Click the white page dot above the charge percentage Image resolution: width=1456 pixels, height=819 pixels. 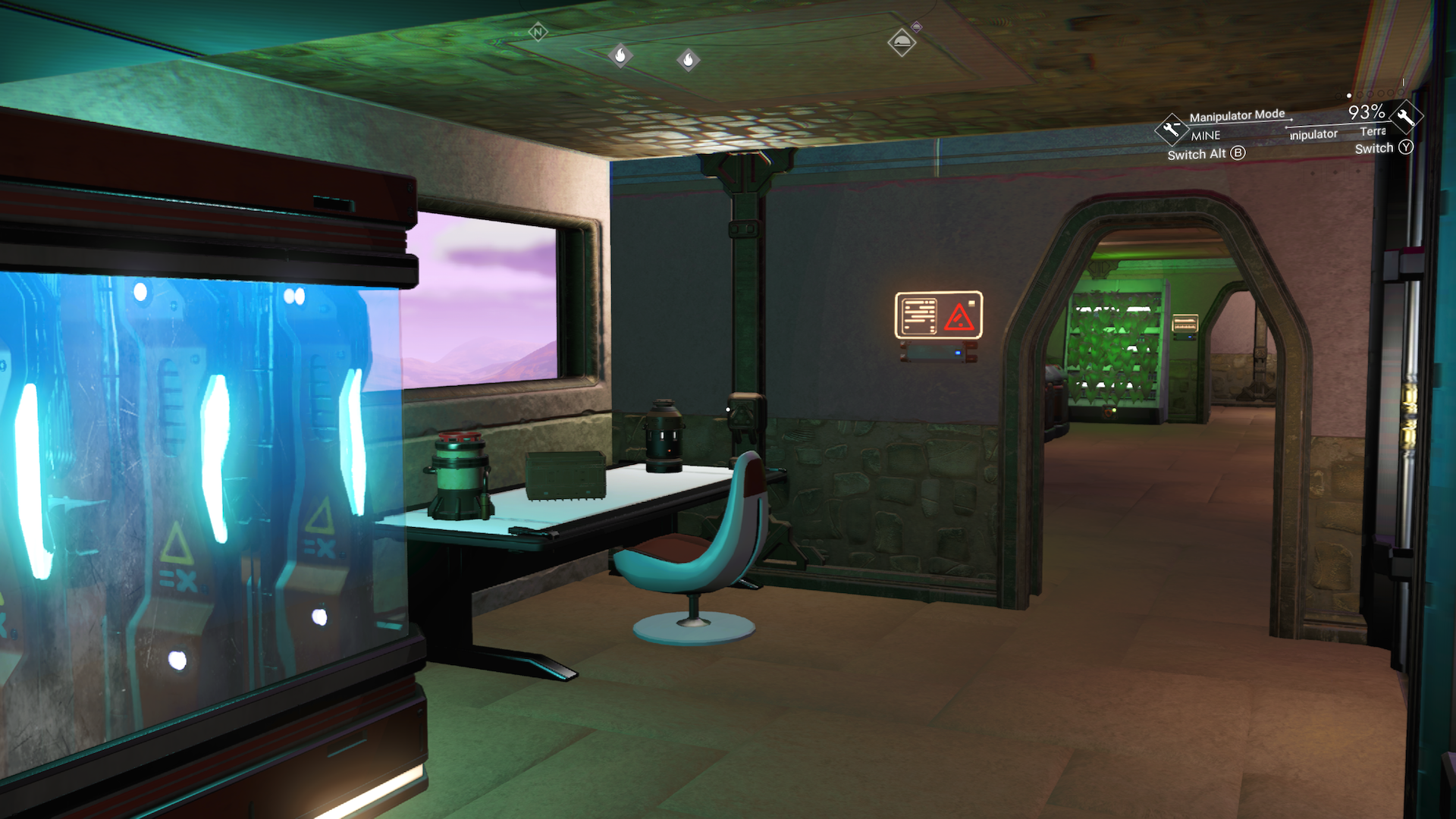(x=1348, y=96)
